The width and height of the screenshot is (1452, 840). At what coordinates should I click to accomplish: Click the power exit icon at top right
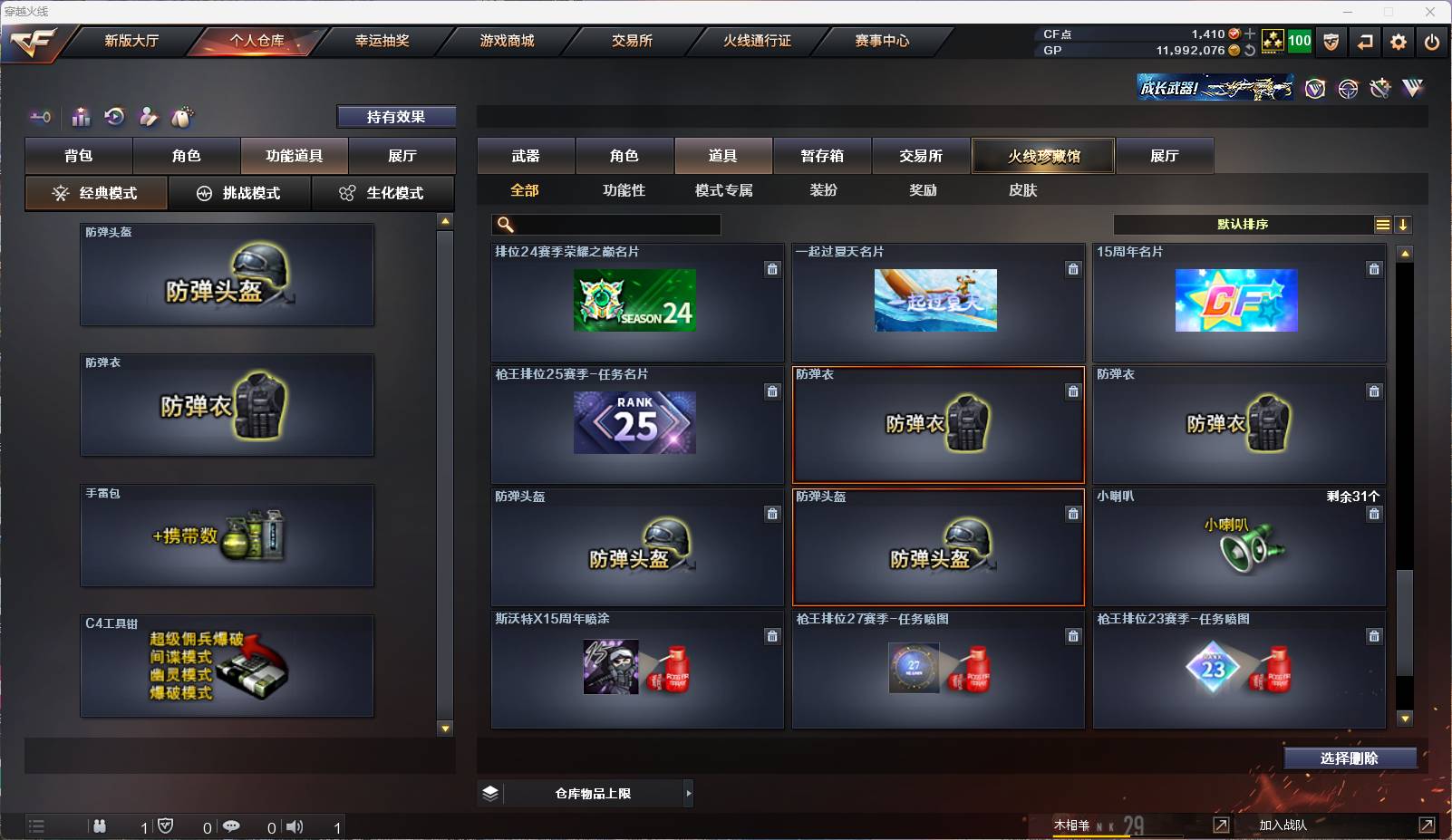pos(1432,41)
